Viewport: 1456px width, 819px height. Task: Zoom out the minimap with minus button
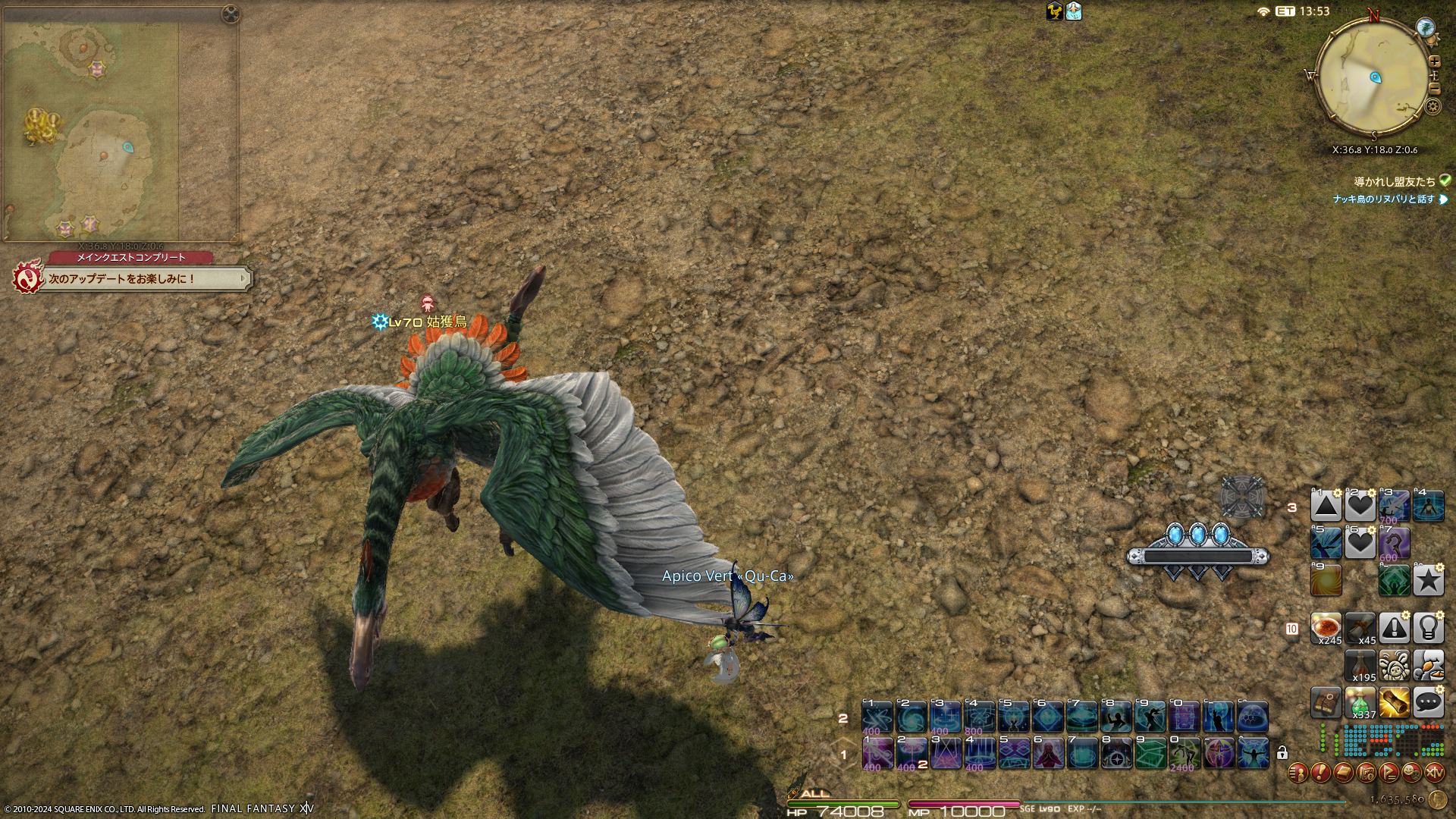1434,88
